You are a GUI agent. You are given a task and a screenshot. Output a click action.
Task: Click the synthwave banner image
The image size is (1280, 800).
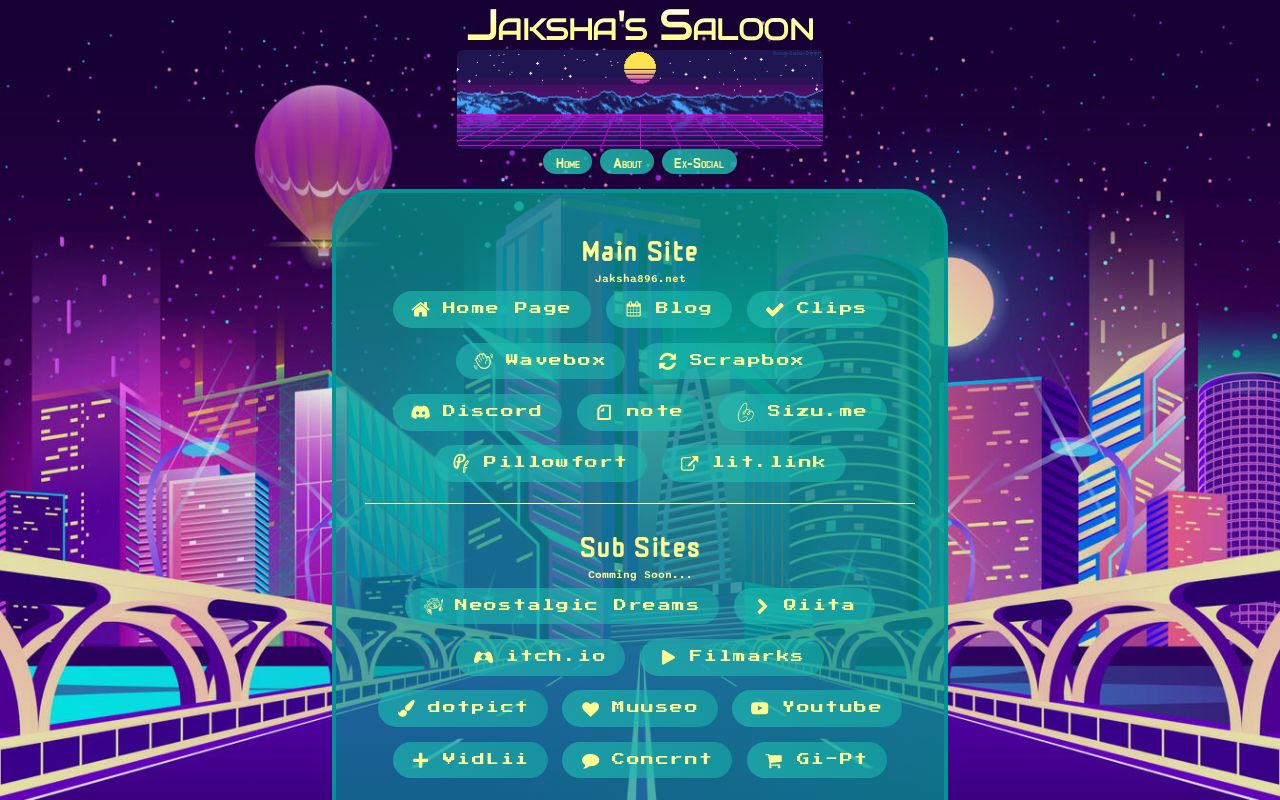pos(639,97)
